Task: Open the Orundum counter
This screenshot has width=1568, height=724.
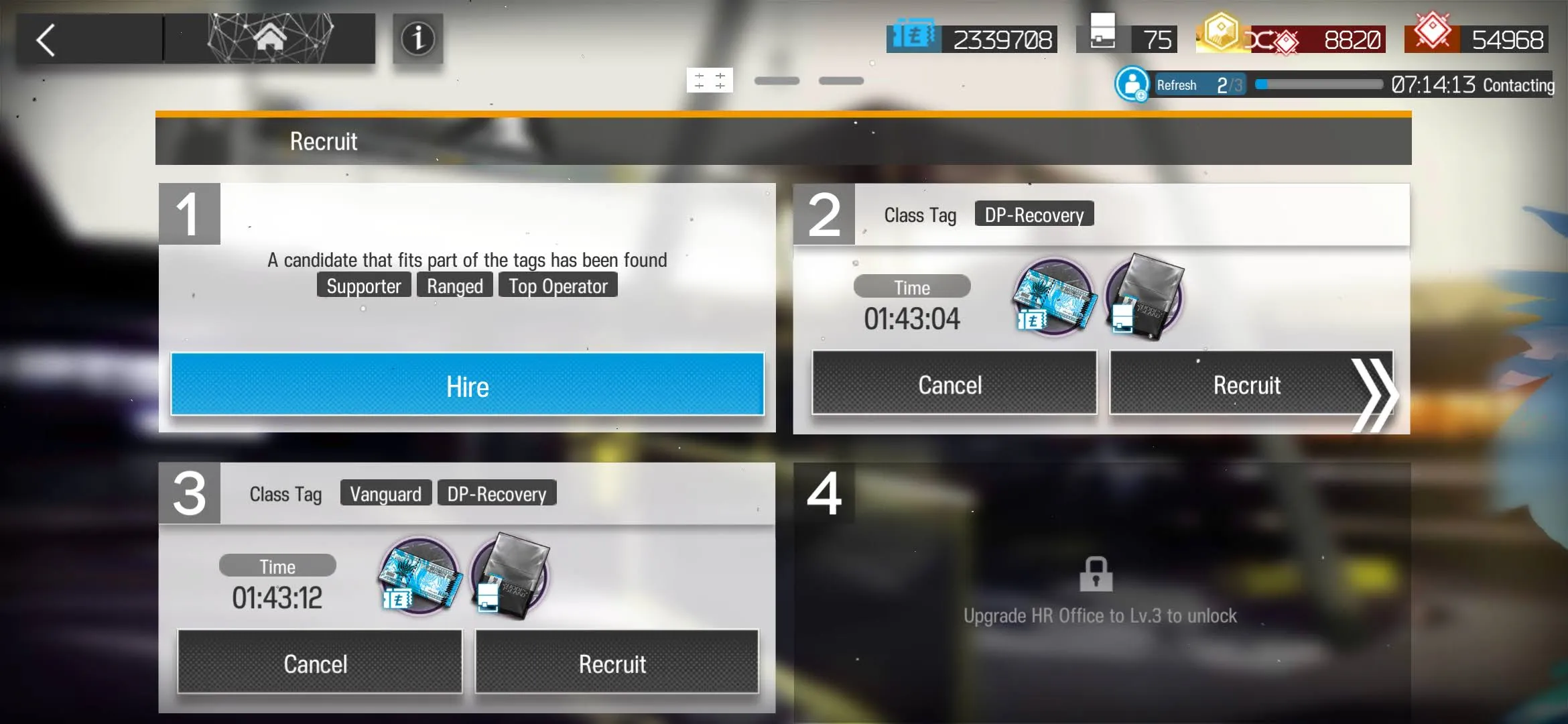Action: pyautogui.click(x=1478, y=39)
